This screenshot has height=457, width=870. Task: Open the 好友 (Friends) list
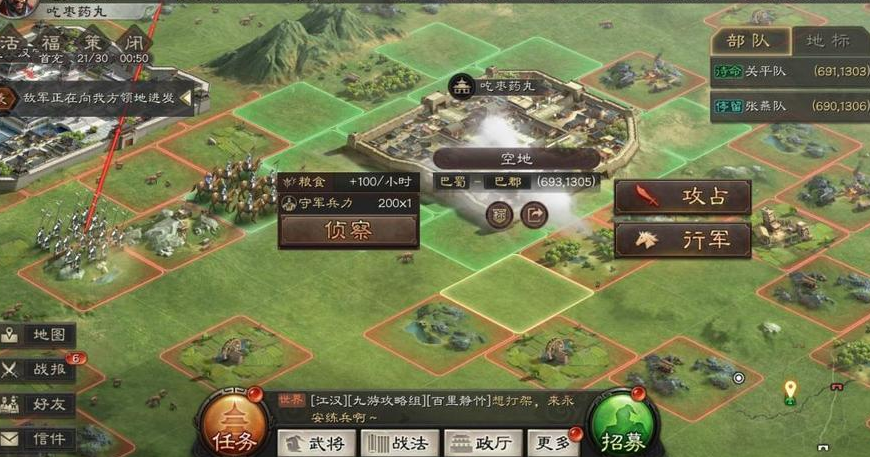(x=39, y=405)
